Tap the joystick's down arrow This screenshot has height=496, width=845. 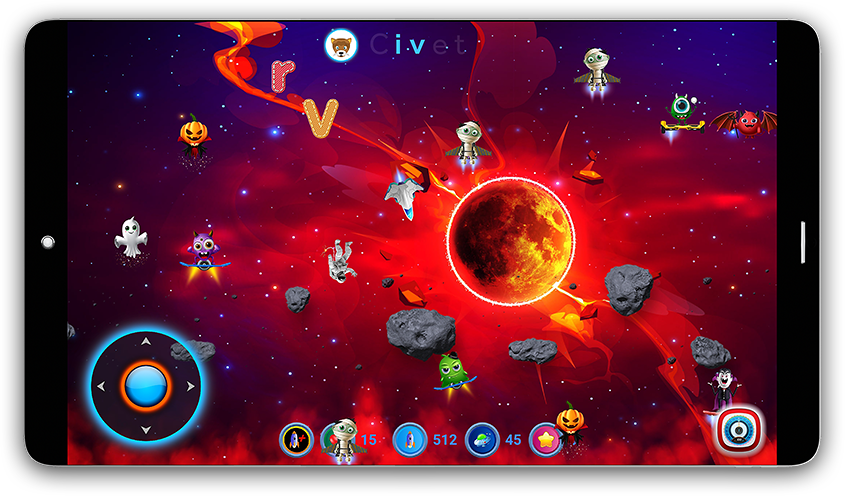point(146,429)
